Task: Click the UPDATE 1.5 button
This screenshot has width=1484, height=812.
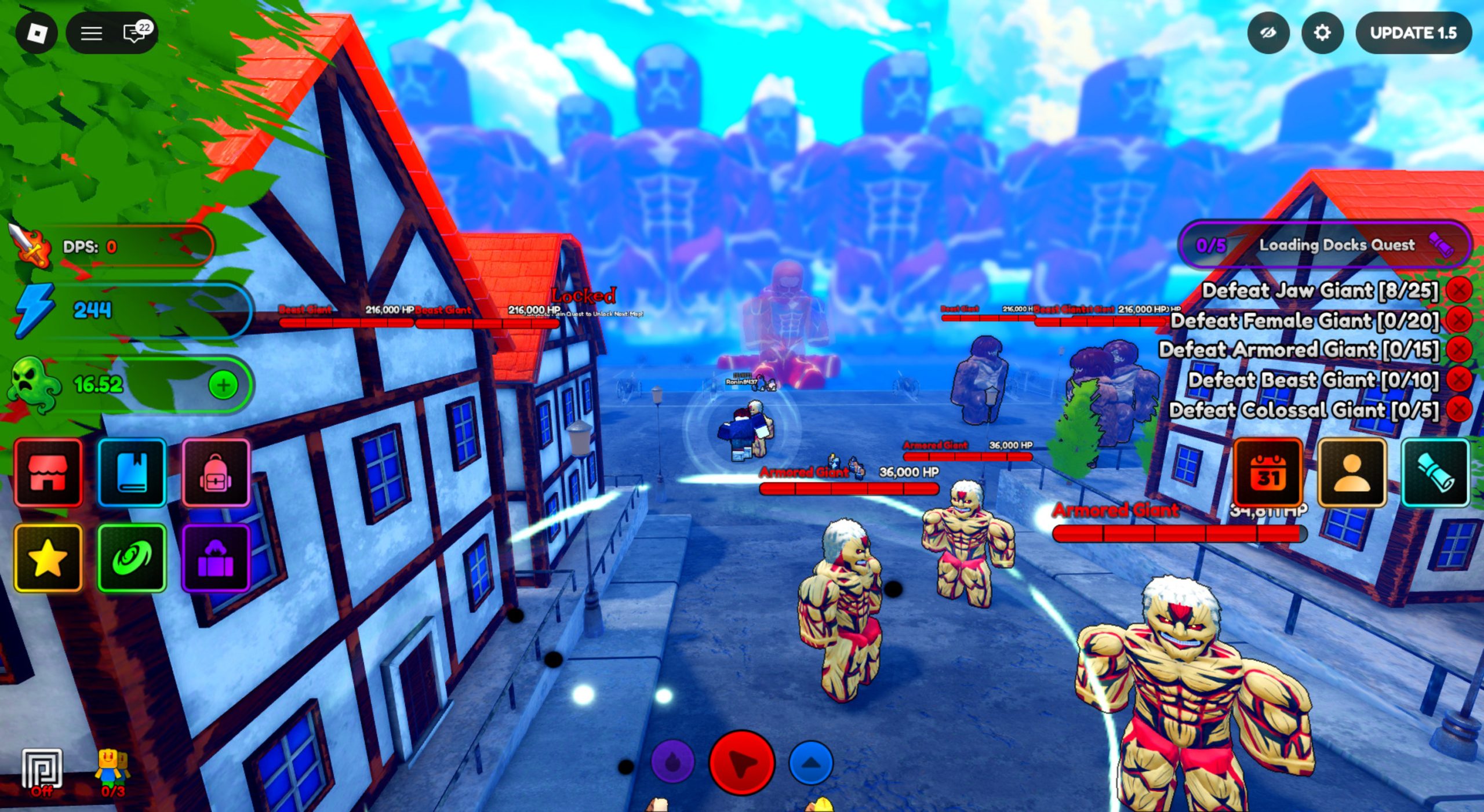Action: point(1413,33)
